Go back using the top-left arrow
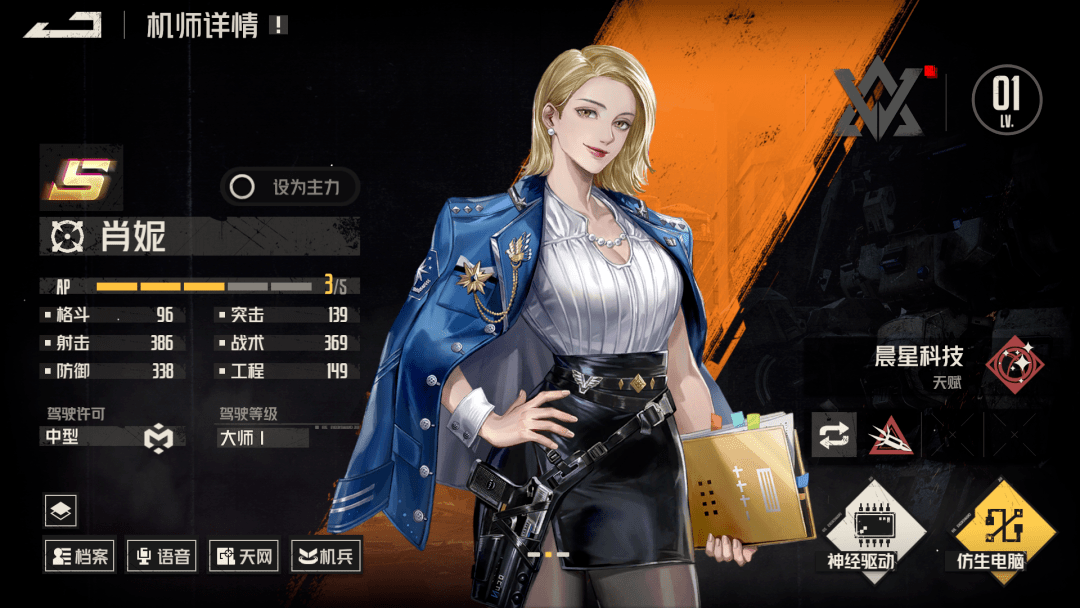The width and height of the screenshot is (1080, 608). point(63,25)
